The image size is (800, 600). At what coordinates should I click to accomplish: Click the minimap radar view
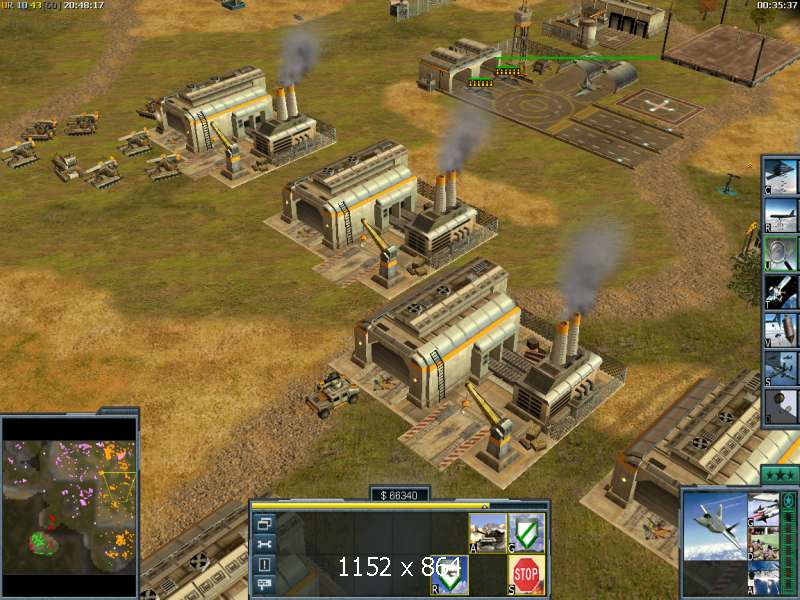click(69, 498)
